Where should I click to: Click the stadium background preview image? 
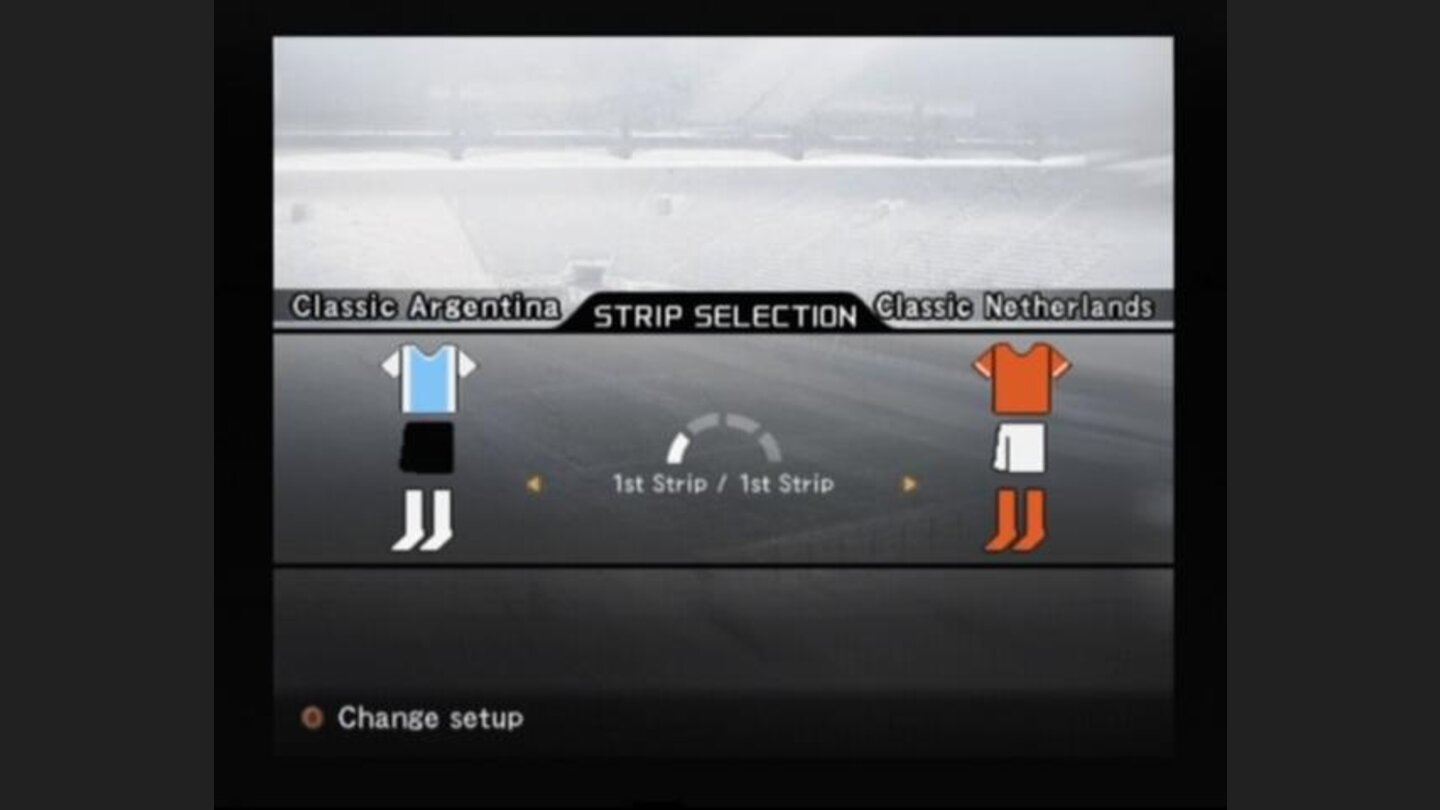point(722,160)
